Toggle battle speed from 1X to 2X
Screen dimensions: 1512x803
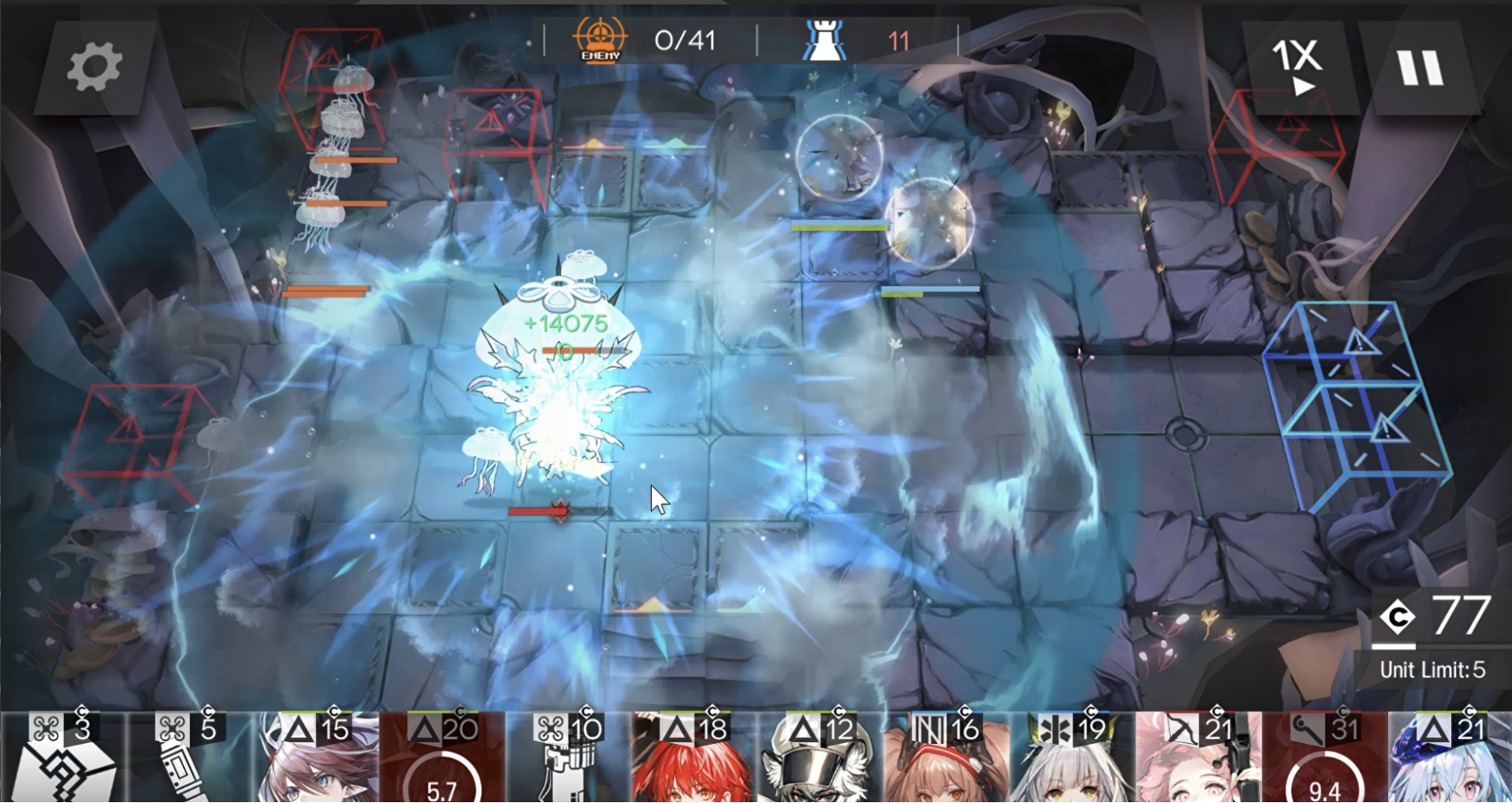point(1301,64)
